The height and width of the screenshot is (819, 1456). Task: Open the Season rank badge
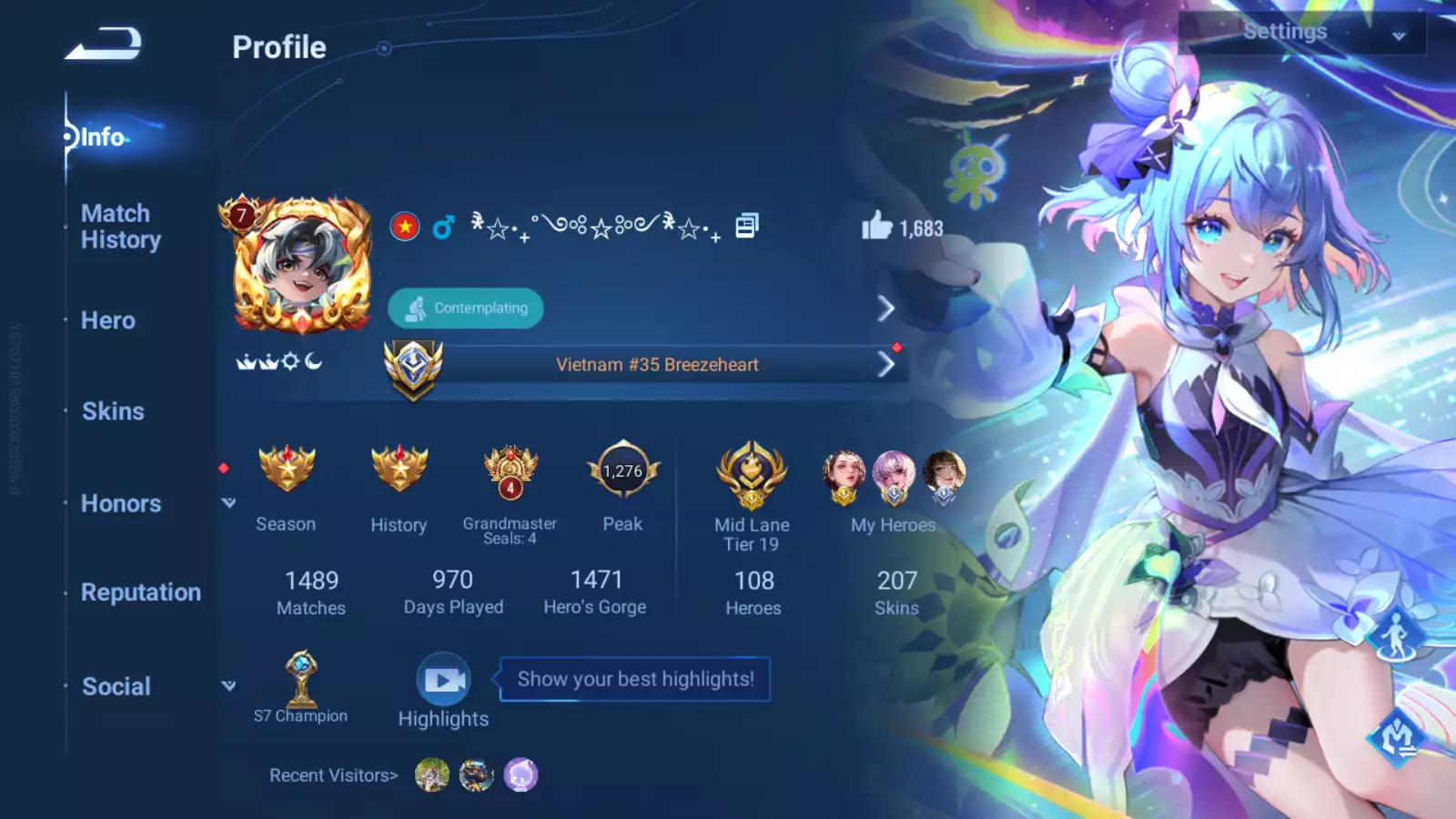(x=287, y=470)
